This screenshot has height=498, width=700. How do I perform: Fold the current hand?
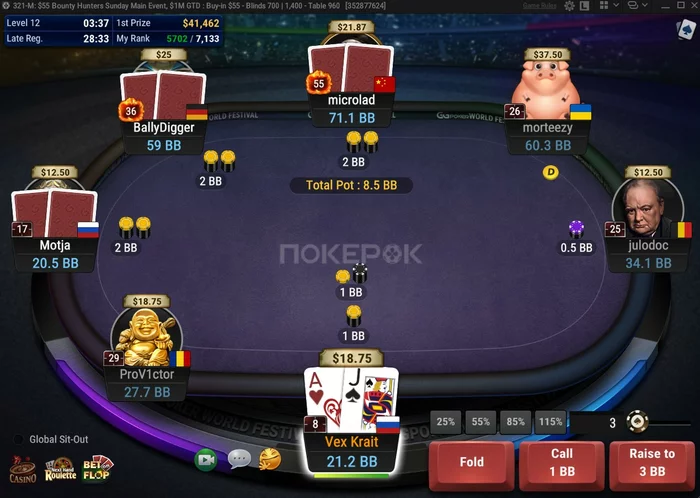point(471,462)
